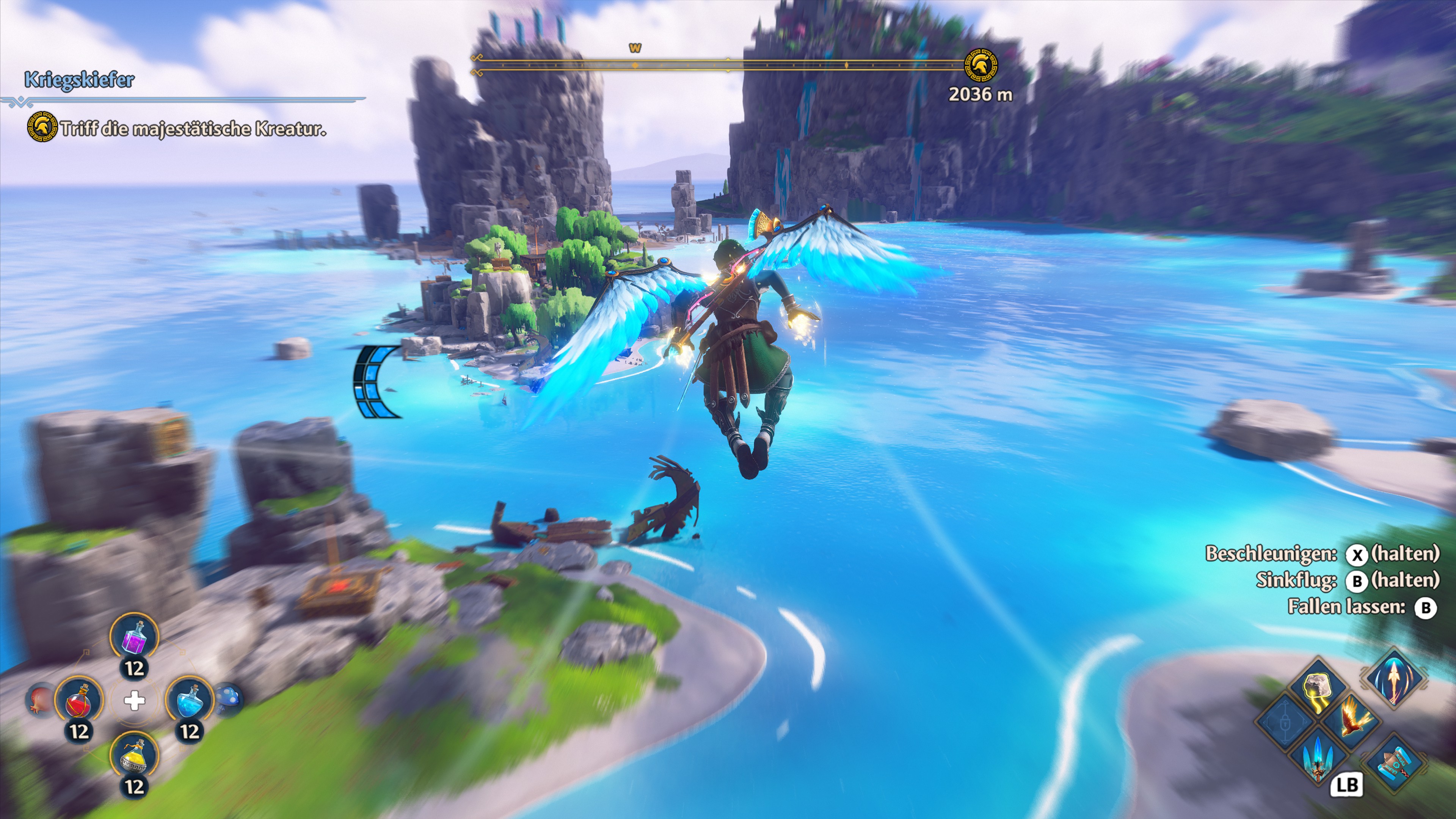Click the compass bar's W heading
1456x819 pixels.
point(635,49)
